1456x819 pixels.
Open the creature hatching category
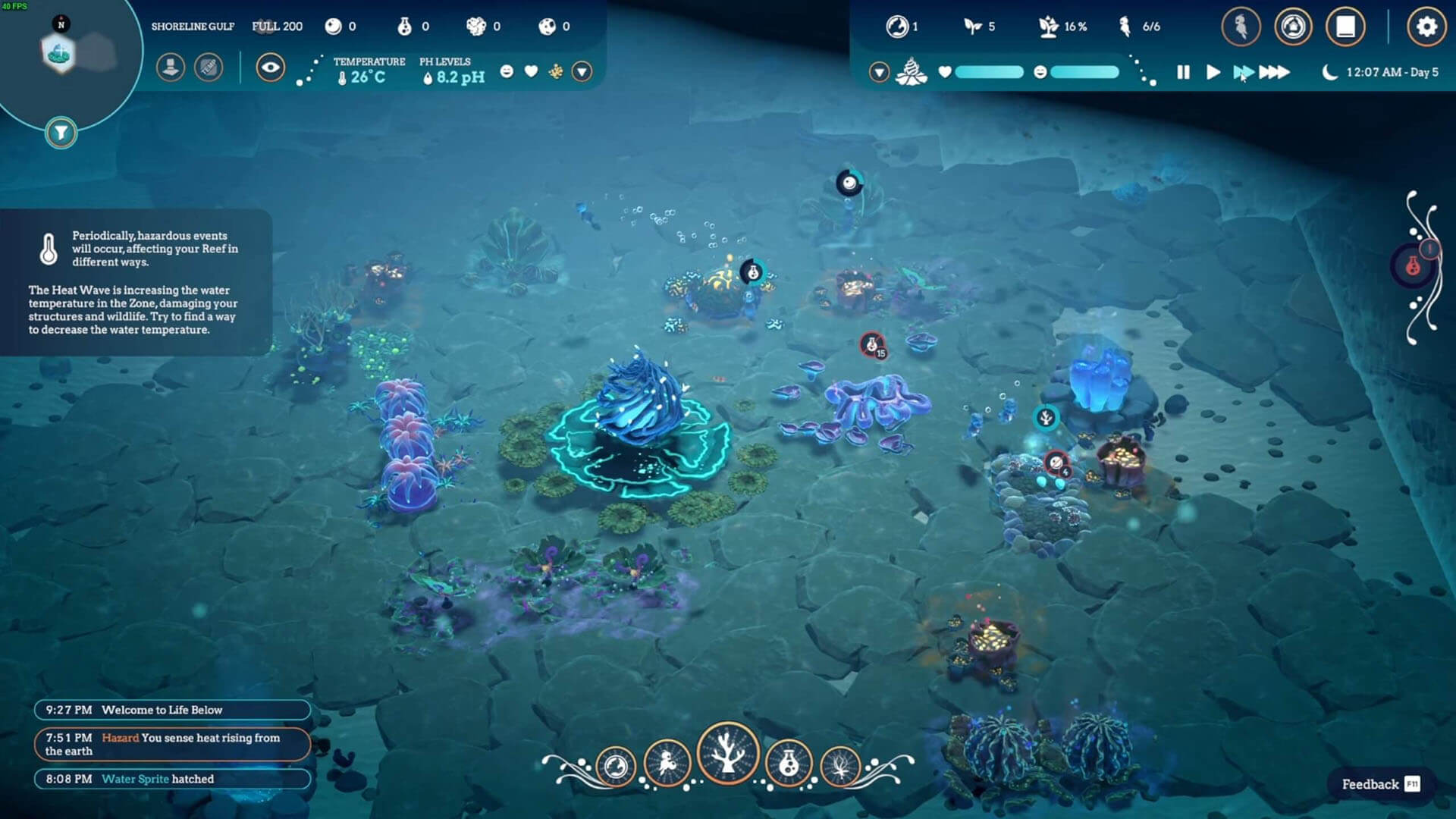click(x=667, y=764)
